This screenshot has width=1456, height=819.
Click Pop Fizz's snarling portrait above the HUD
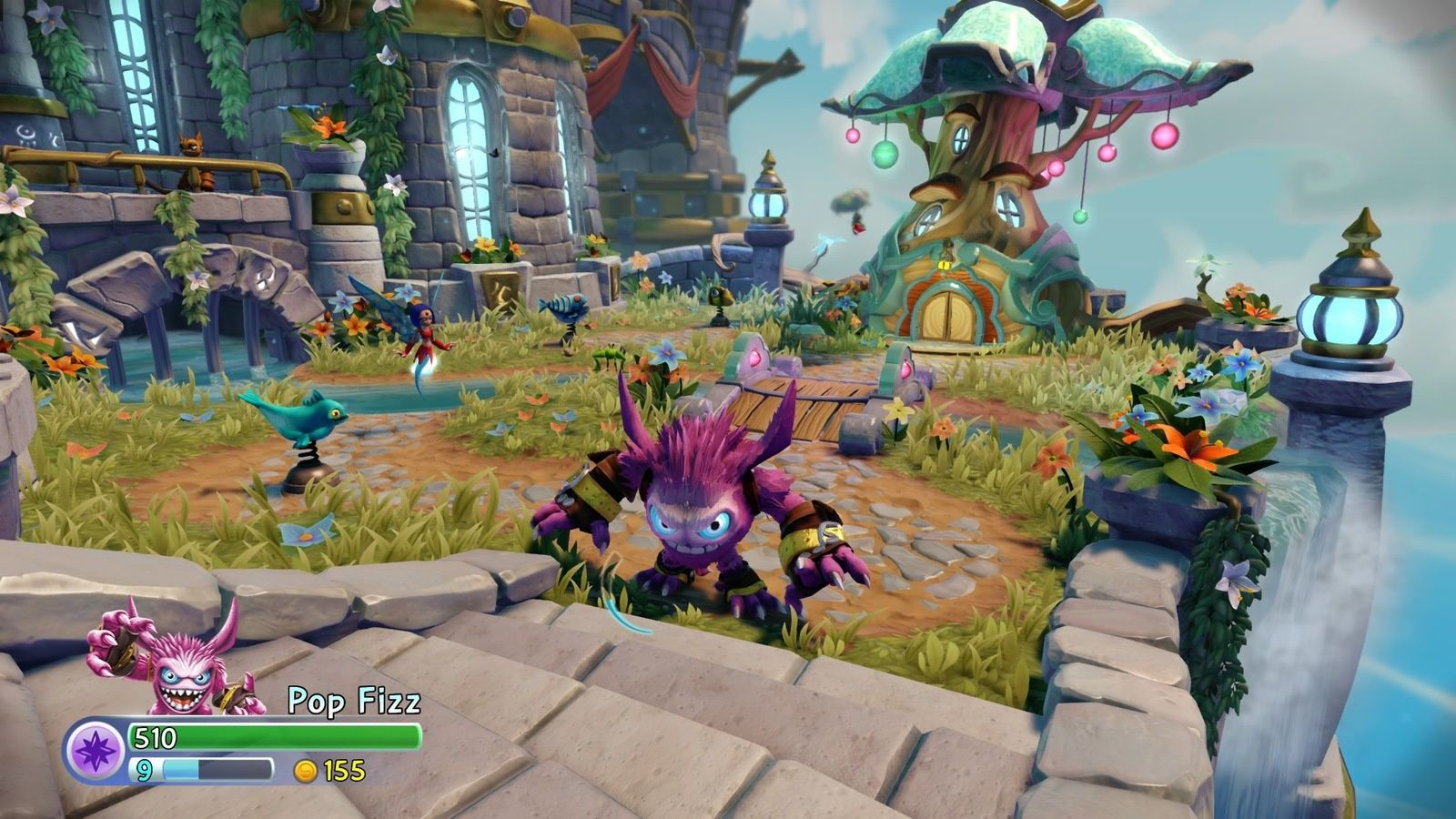click(182, 673)
